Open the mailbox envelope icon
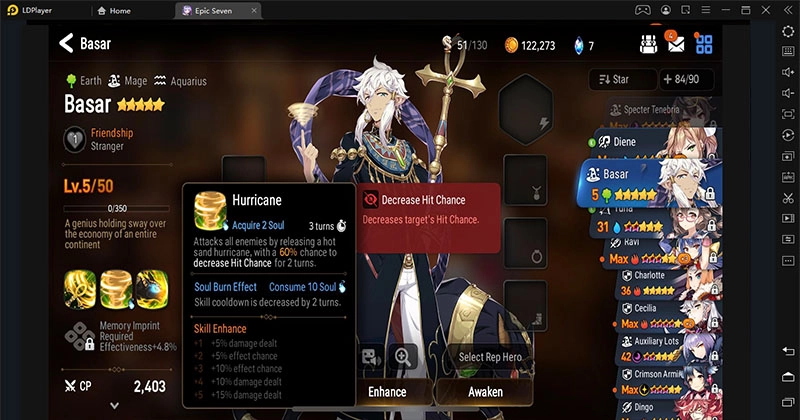The width and height of the screenshot is (800, 420). tap(676, 44)
